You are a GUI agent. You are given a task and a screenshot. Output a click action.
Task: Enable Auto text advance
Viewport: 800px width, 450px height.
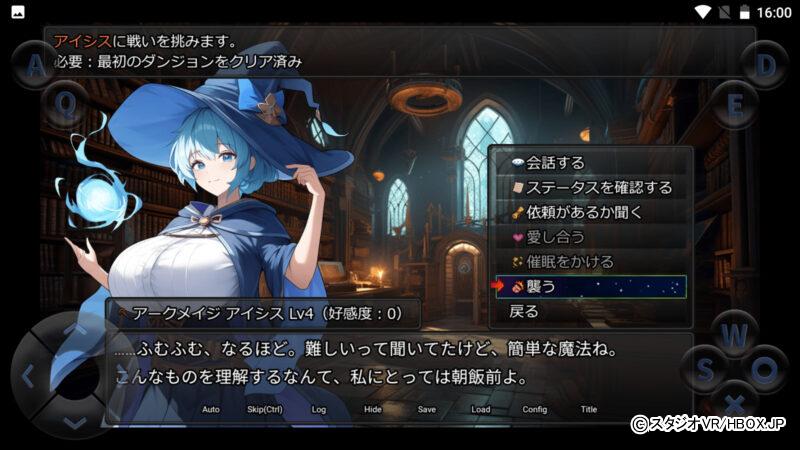click(x=211, y=409)
